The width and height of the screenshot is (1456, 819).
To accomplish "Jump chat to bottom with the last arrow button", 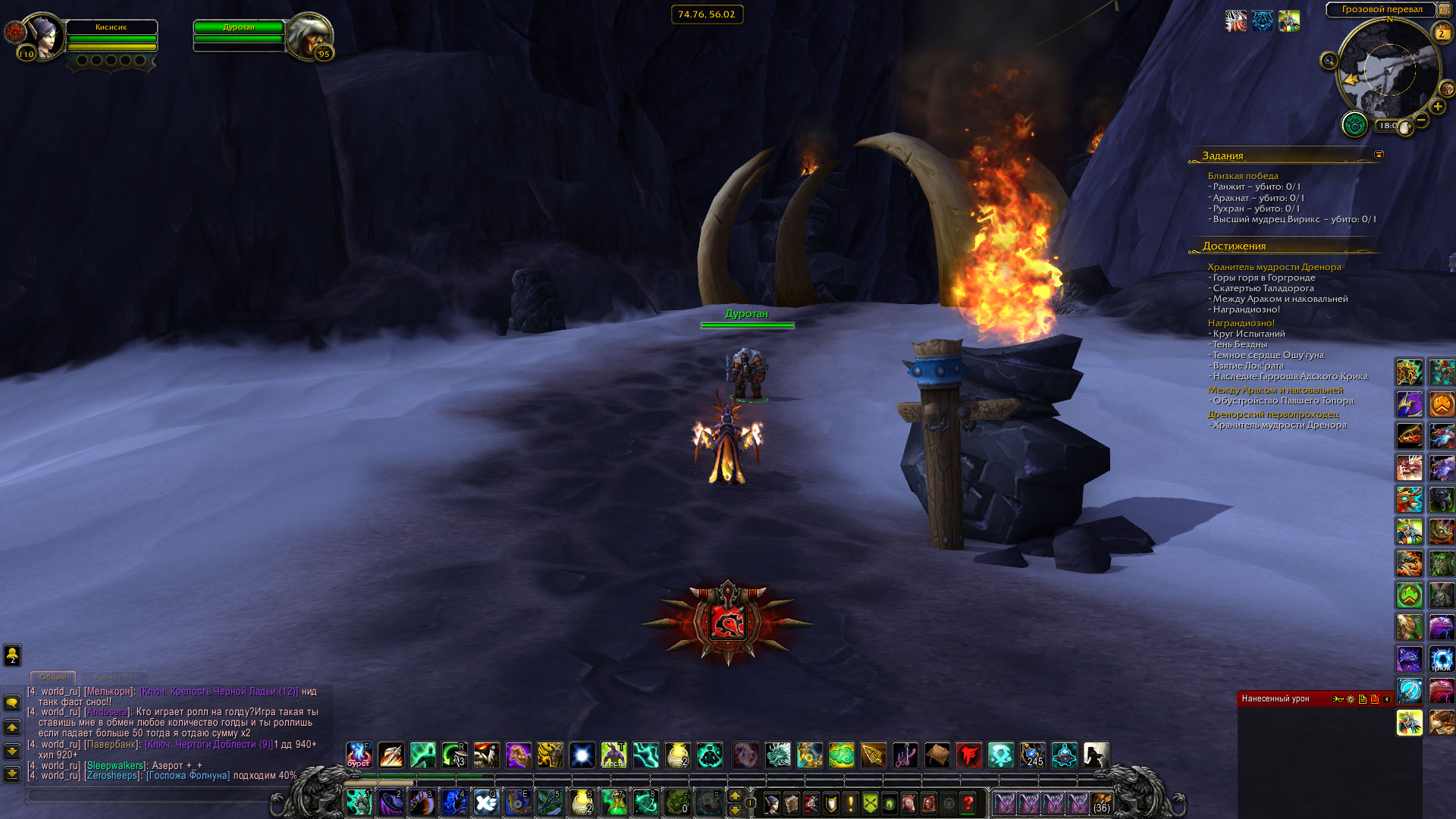I will point(12,774).
